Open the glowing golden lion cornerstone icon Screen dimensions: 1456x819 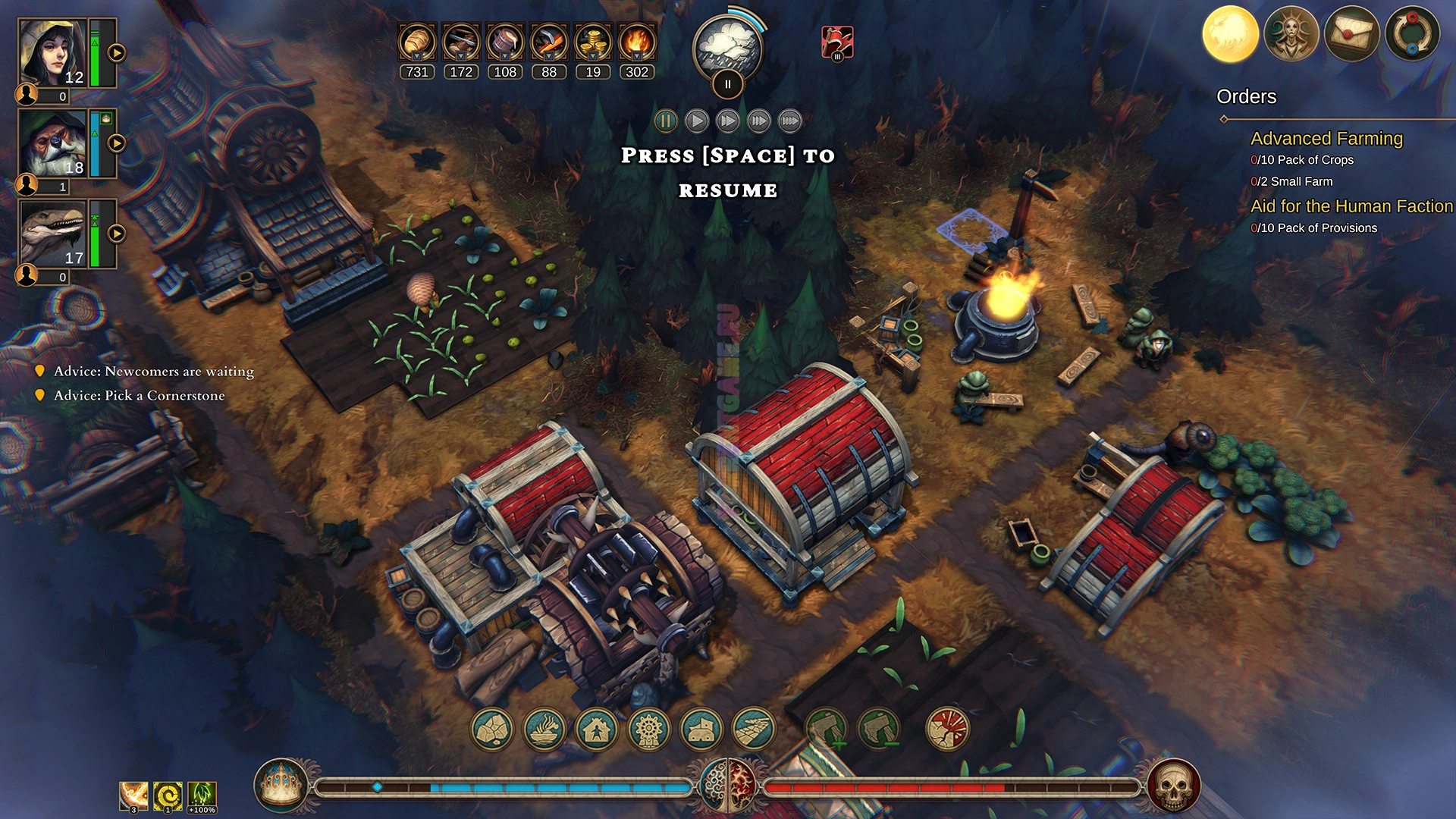1230,34
